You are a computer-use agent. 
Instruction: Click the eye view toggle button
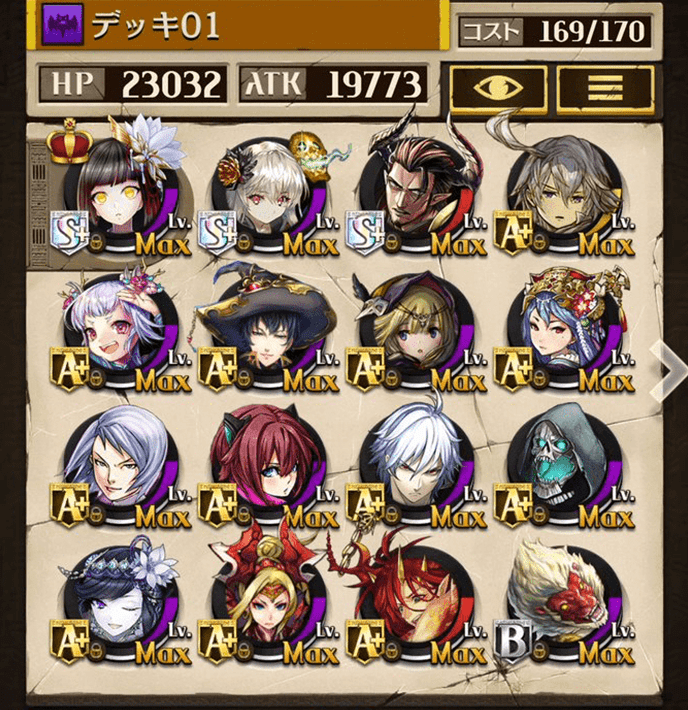tap(498, 87)
